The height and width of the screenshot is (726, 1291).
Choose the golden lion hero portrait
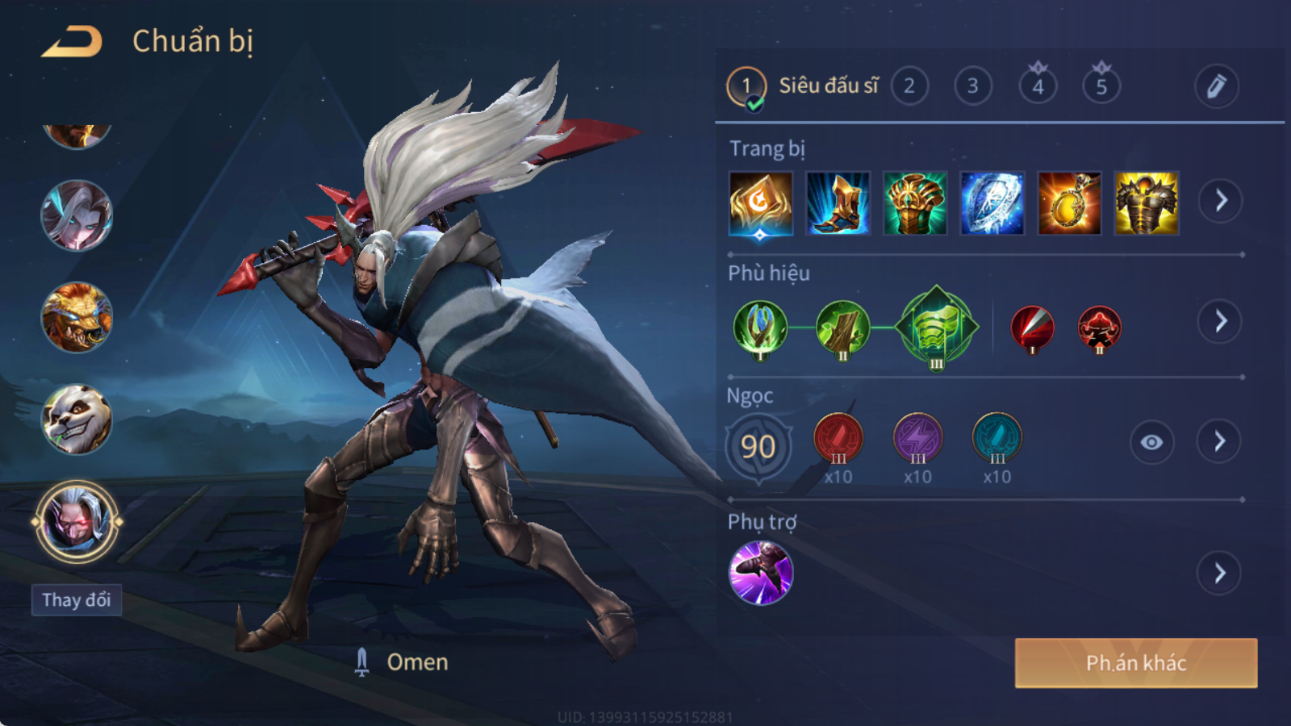coord(76,317)
